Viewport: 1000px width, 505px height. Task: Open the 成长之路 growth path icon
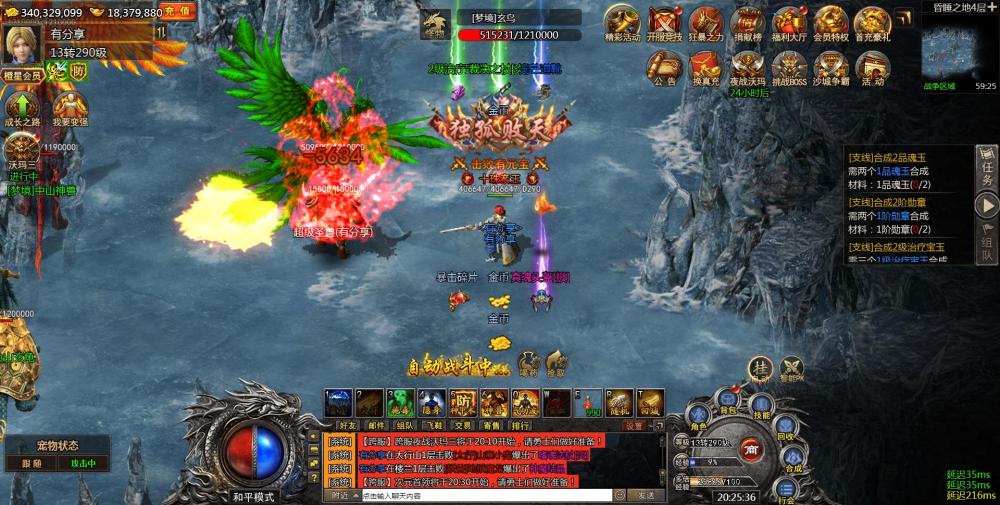pos(21,107)
